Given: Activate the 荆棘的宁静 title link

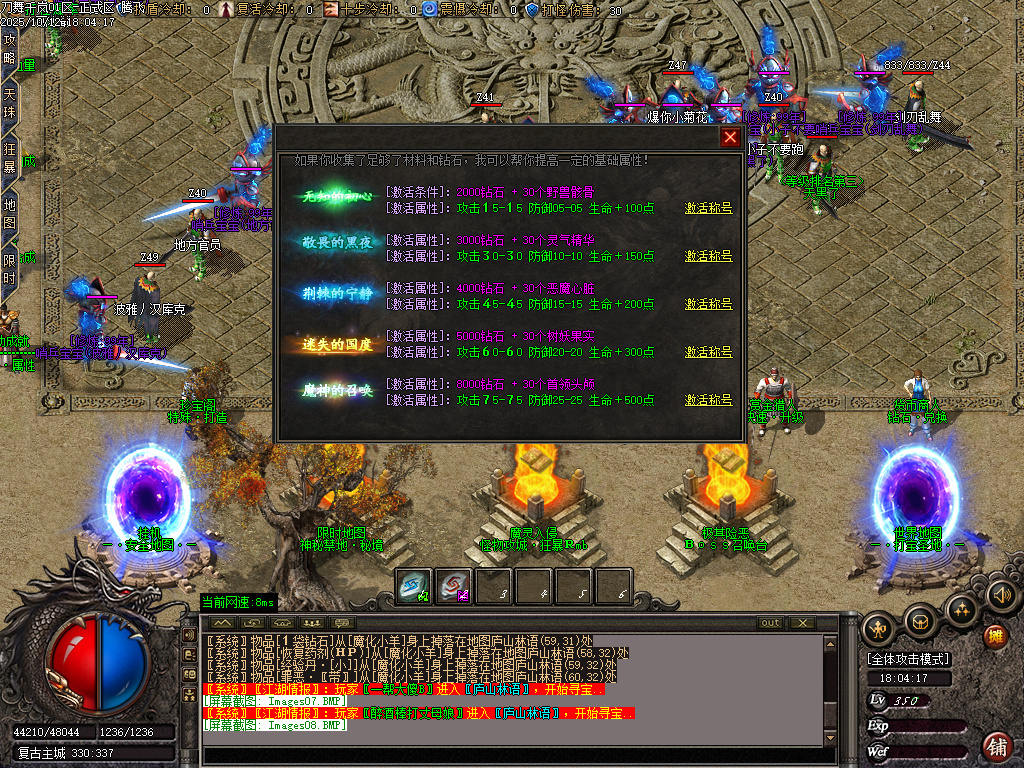Looking at the screenshot, I should click(708, 304).
